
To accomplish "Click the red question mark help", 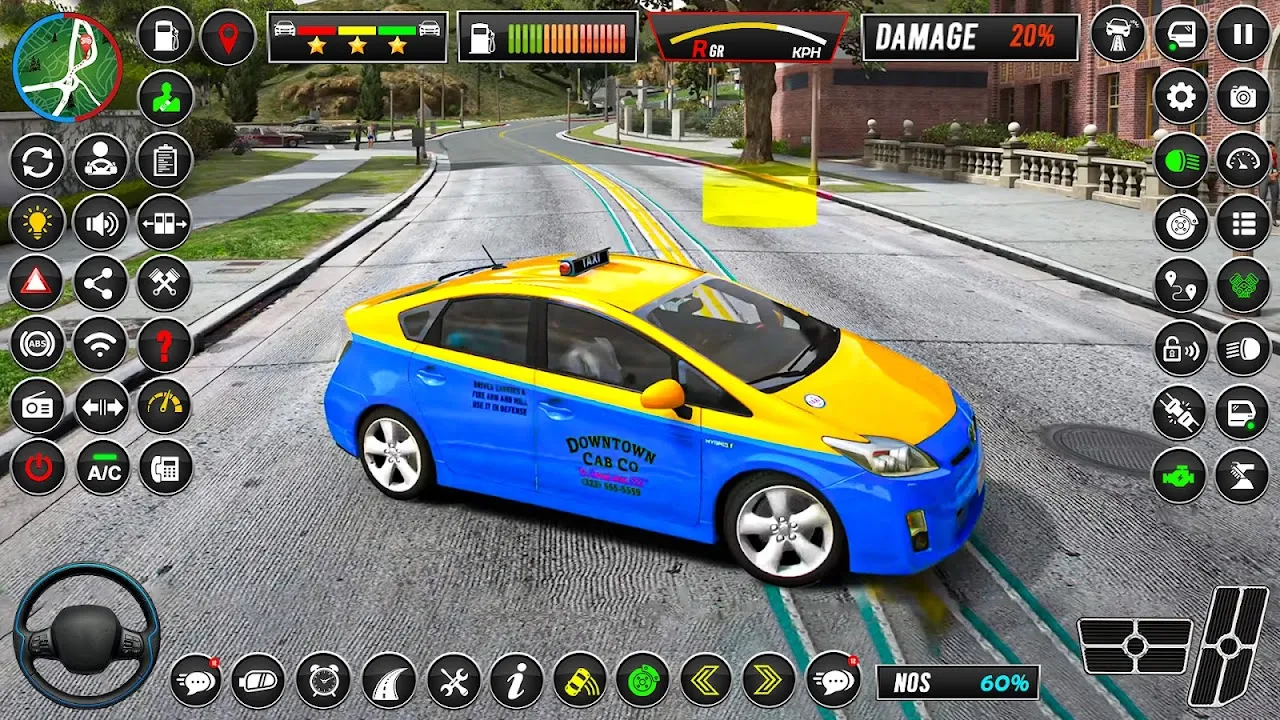I will point(165,345).
